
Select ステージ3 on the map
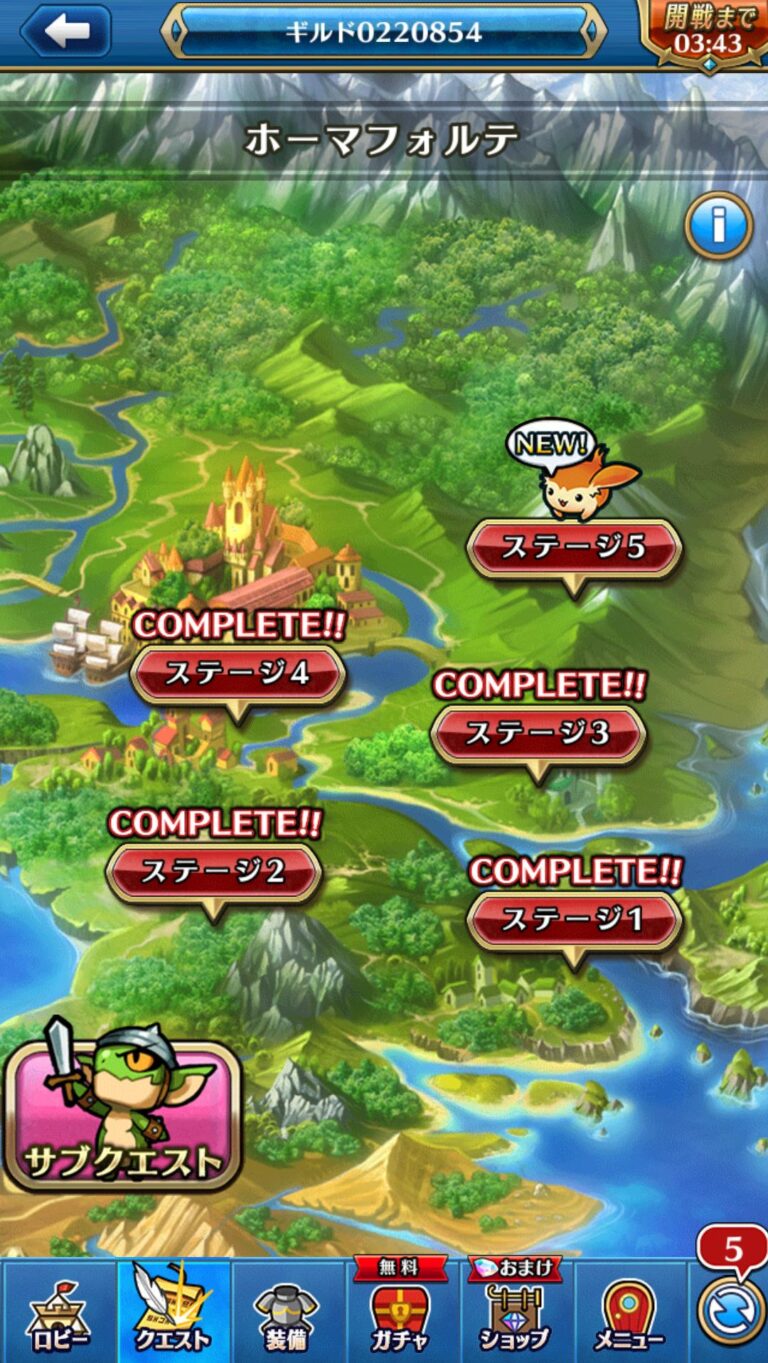(x=538, y=734)
